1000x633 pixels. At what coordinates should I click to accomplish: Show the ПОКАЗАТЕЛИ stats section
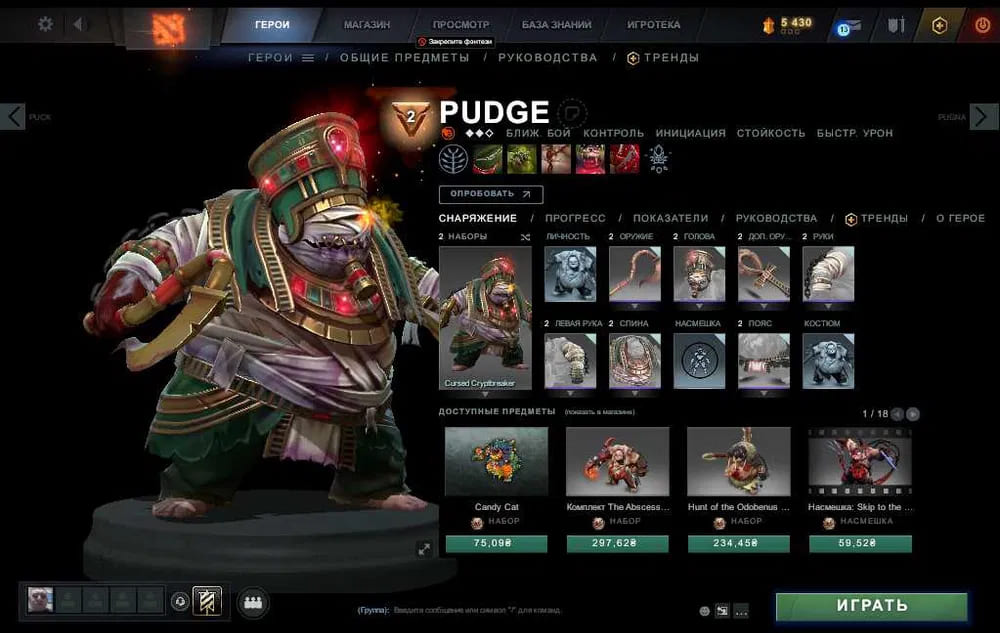coord(670,218)
